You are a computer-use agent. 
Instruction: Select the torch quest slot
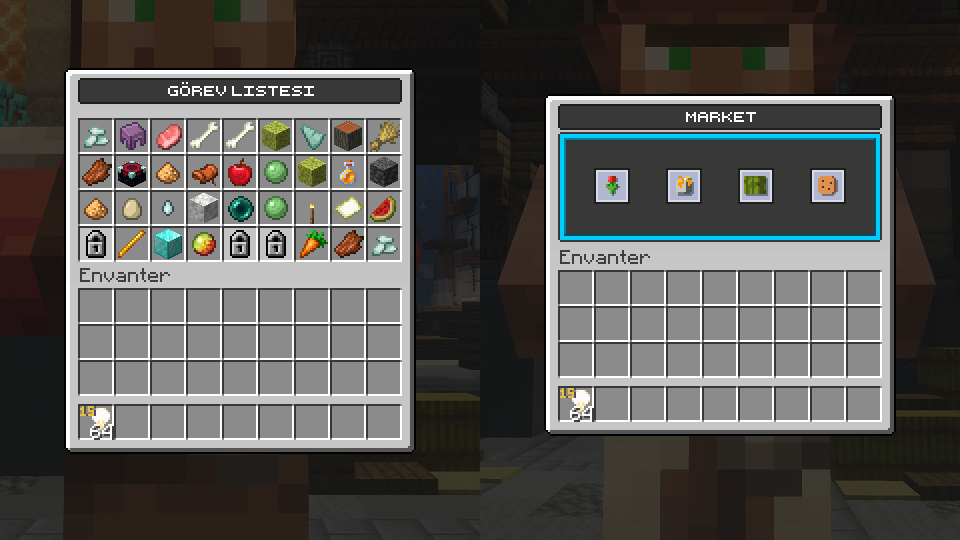[x=312, y=208]
